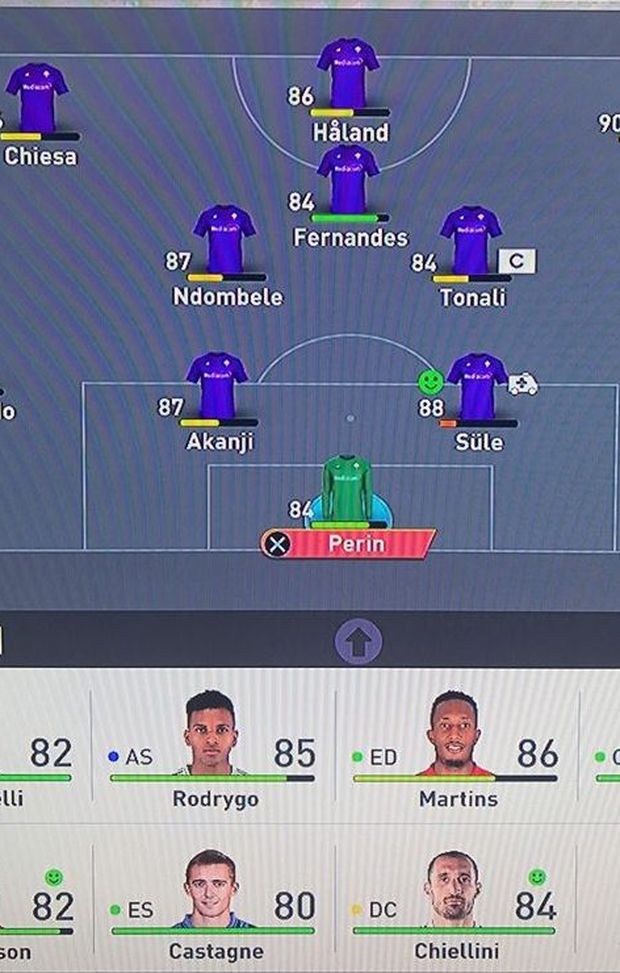The height and width of the screenshot is (973, 620).
Task: Select captain Tonali on the pitch
Action: click(470, 240)
